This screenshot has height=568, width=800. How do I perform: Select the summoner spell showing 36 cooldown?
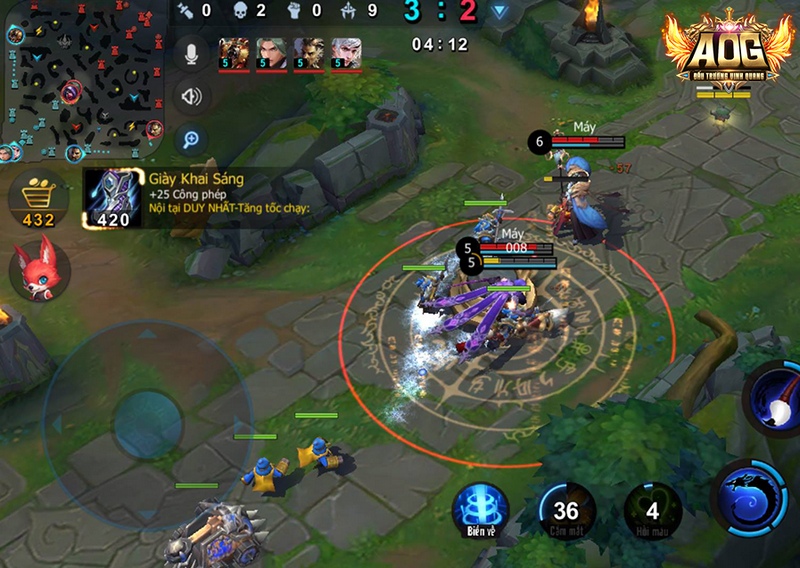point(566,511)
